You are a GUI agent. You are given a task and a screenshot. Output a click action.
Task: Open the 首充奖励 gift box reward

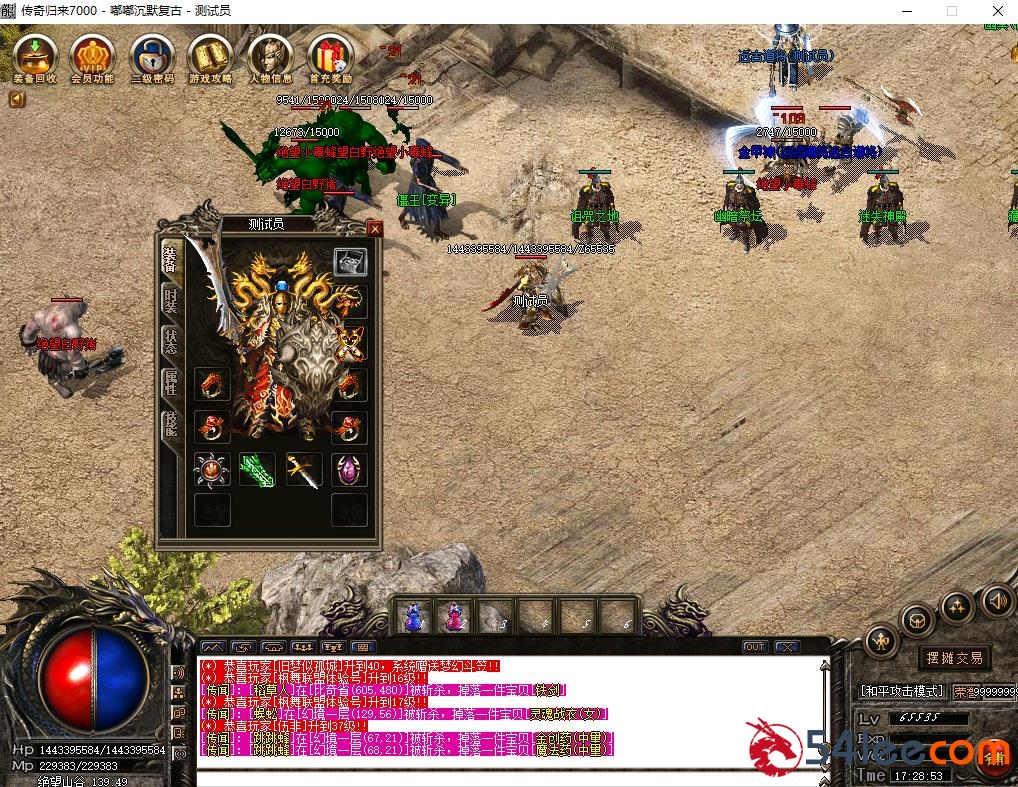pos(329,57)
